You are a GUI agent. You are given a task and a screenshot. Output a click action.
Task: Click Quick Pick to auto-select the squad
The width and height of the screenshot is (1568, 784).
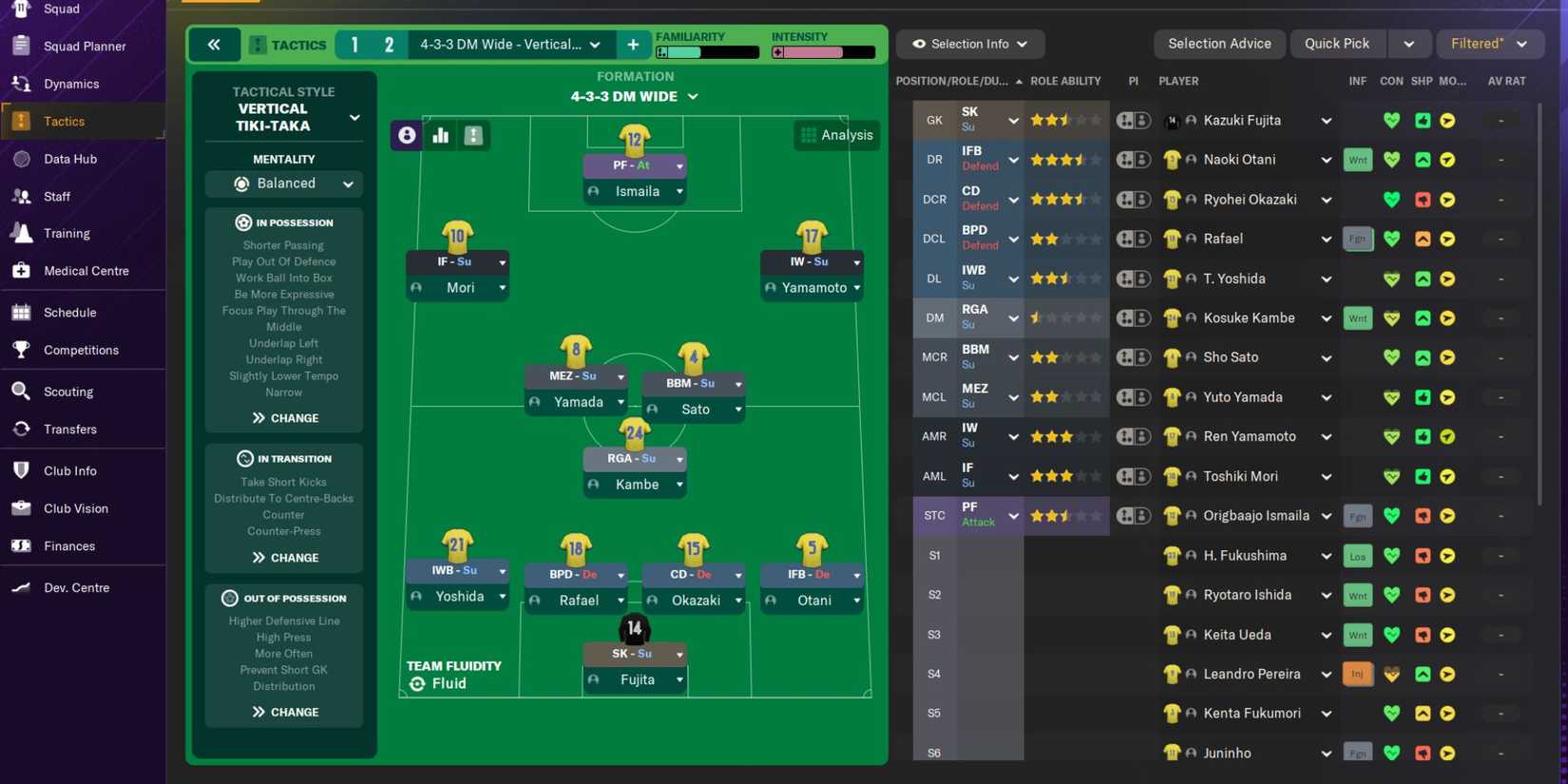1337,43
